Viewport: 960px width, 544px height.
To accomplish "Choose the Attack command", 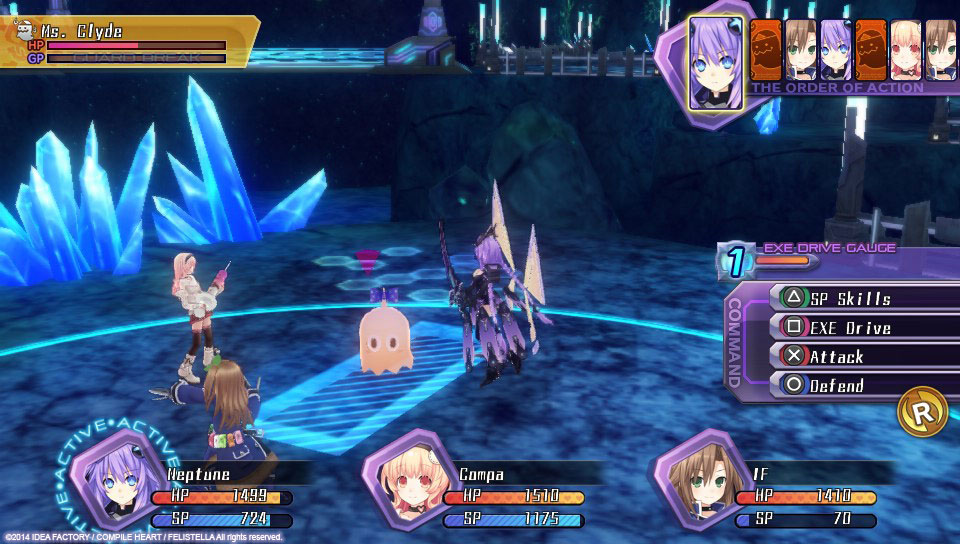I will [x=849, y=356].
